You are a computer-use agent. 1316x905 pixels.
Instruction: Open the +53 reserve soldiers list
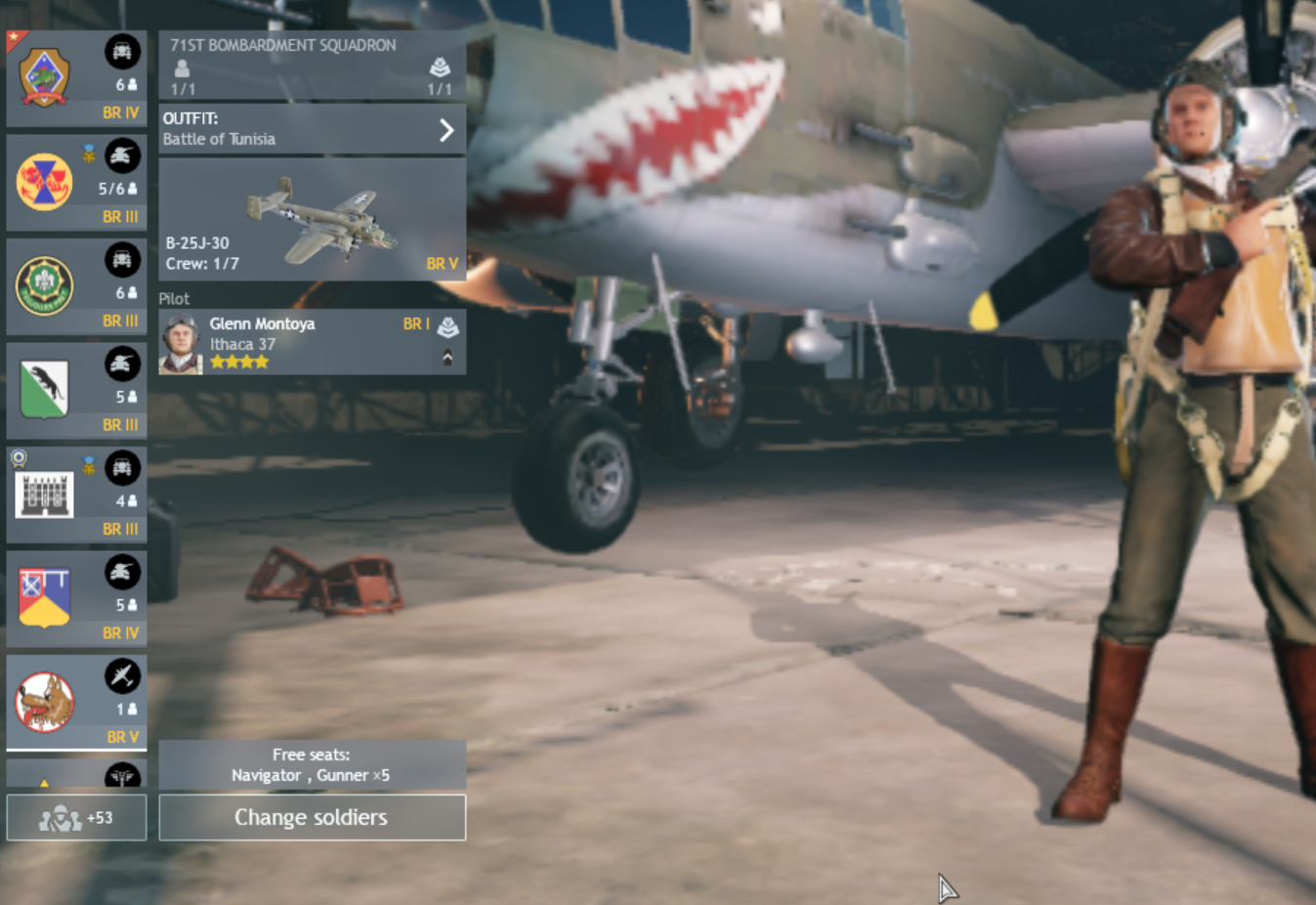[76, 817]
